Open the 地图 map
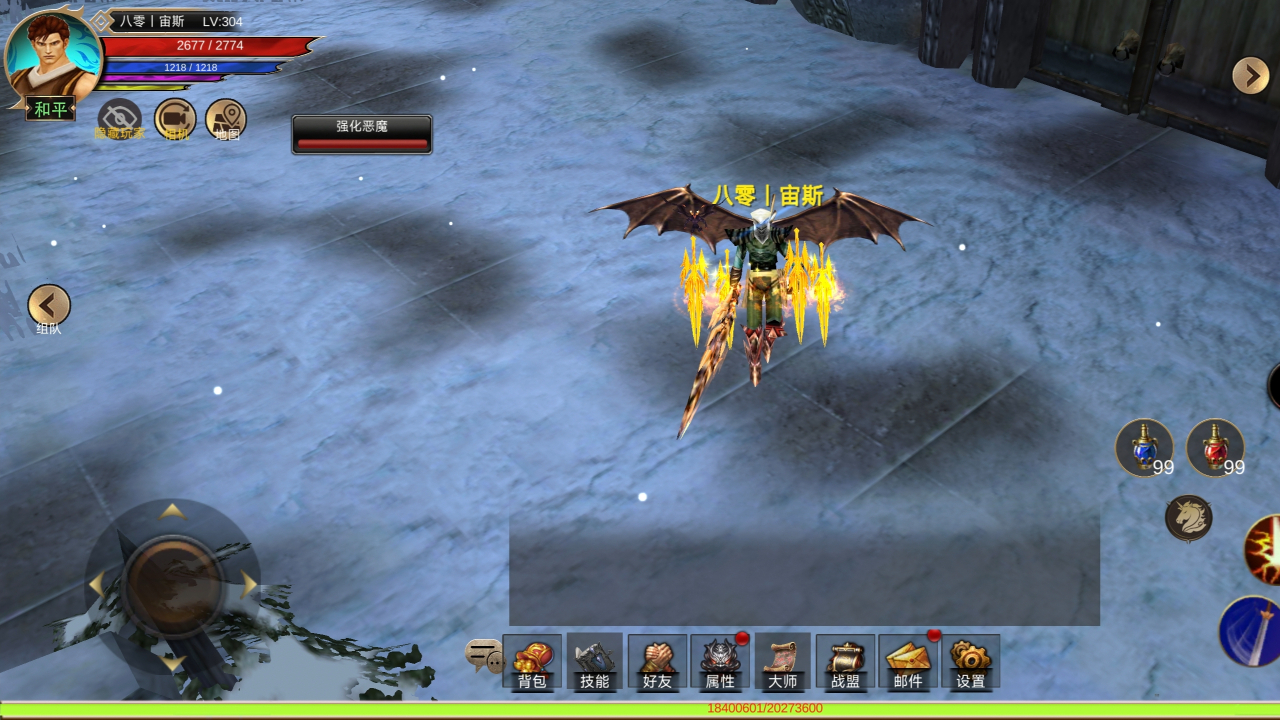The height and width of the screenshot is (720, 1280). [x=226, y=120]
